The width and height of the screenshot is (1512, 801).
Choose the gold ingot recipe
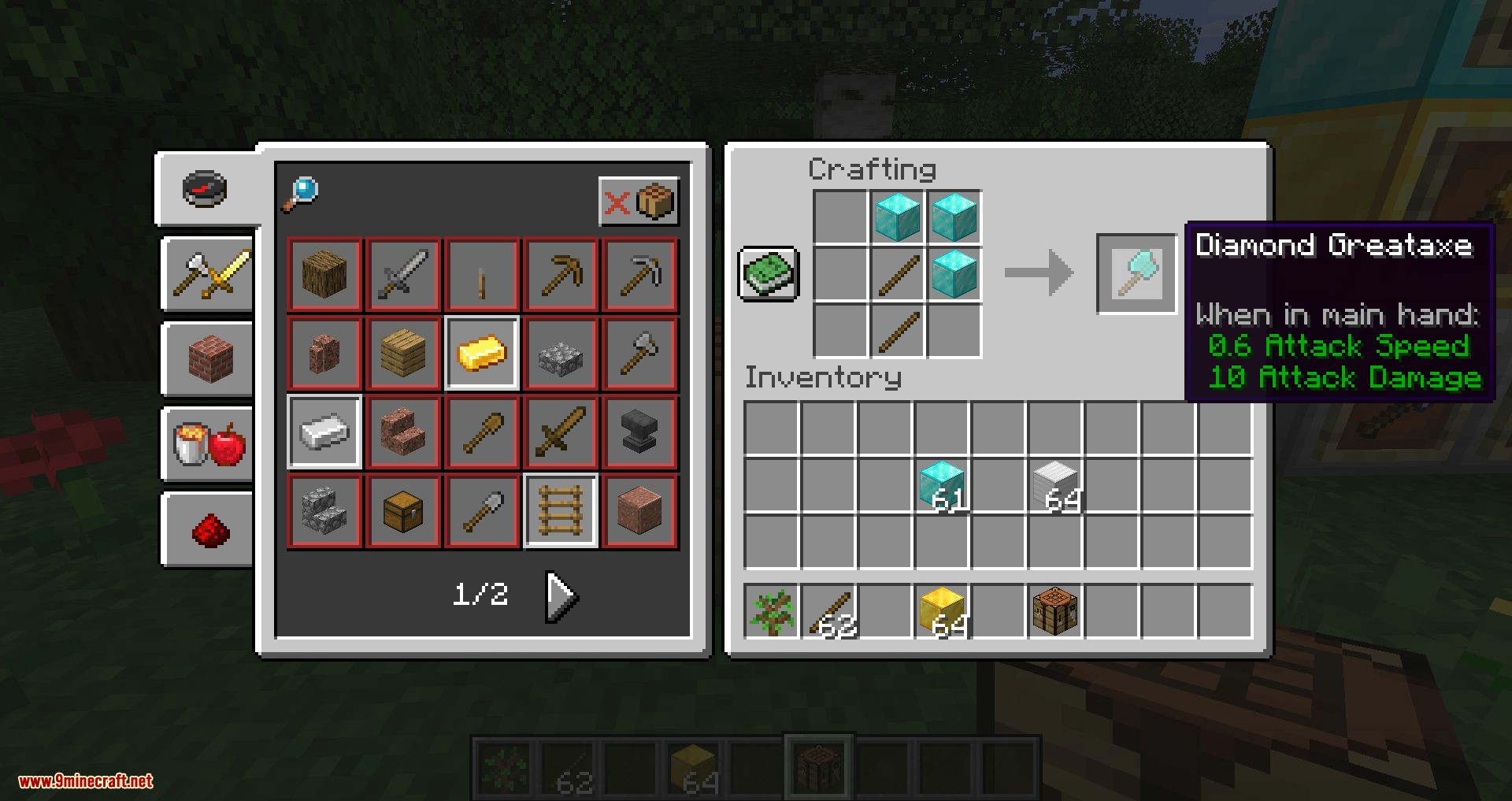482,354
